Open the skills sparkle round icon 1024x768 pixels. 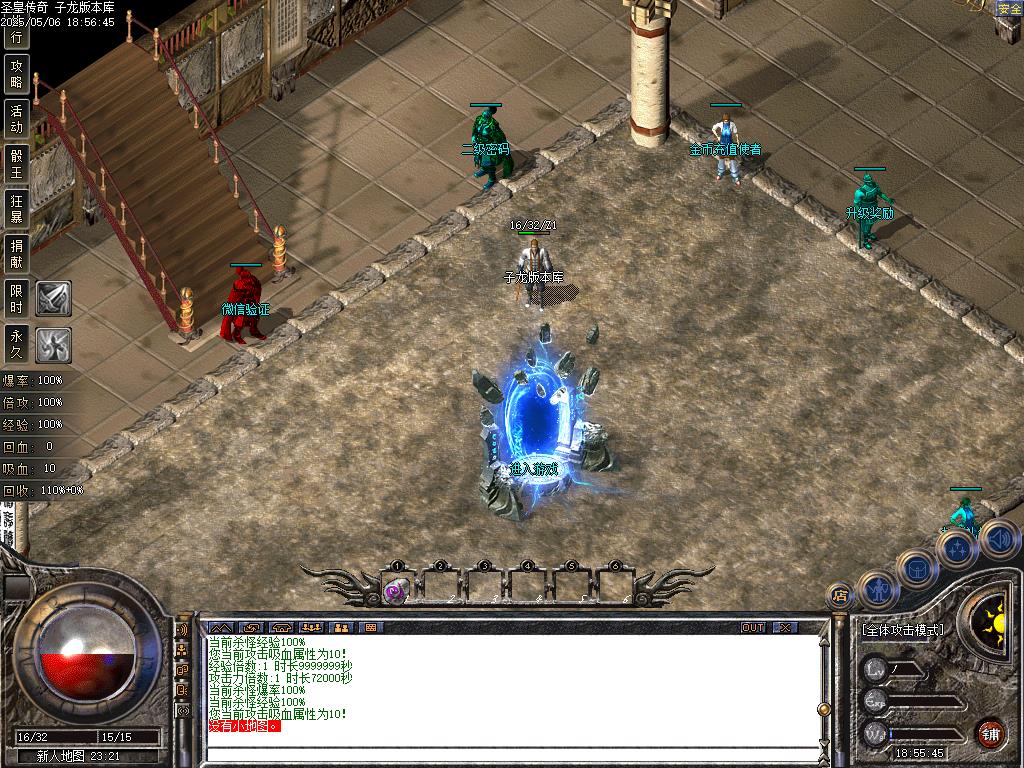tap(957, 548)
